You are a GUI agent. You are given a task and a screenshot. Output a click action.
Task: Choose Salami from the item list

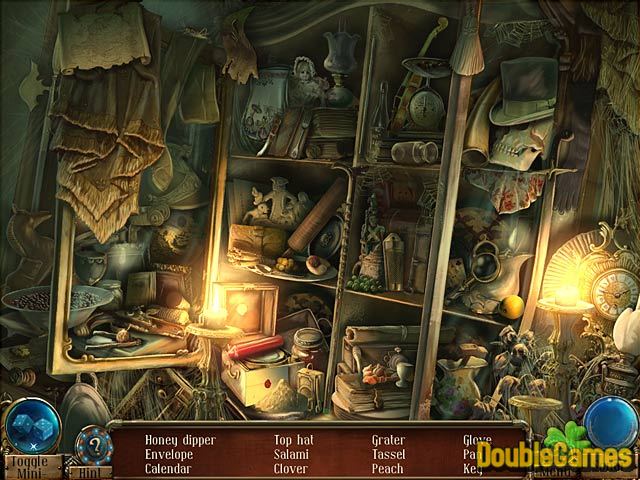(x=292, y=453)
